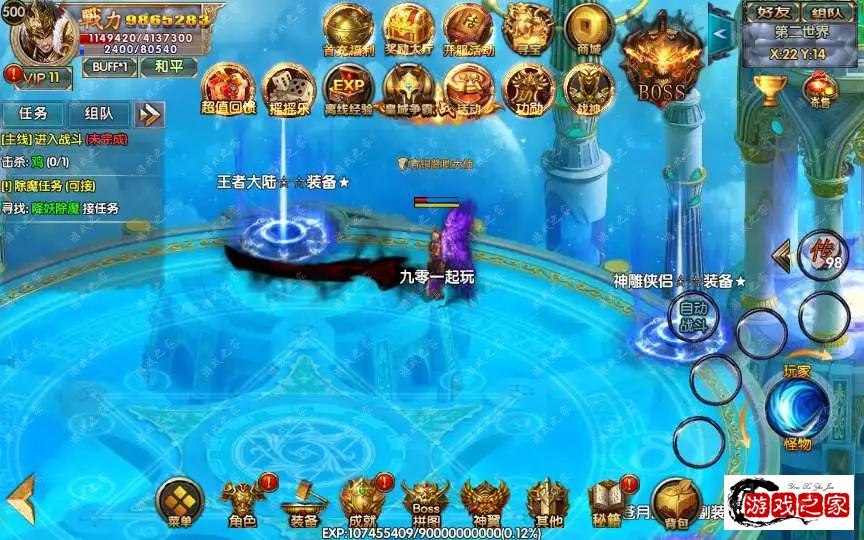Activate the blue swirl attack skill
The height and width of the screenshot is (540, 864).
(797, 408)
